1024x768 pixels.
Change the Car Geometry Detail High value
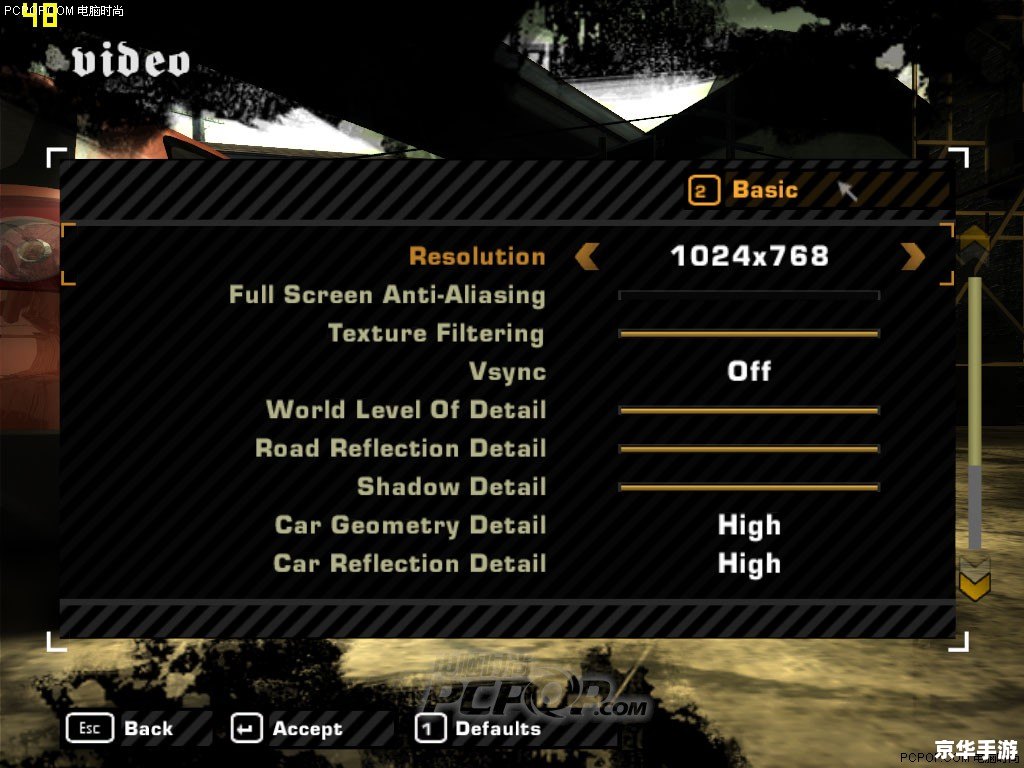(x=749, y=525)
